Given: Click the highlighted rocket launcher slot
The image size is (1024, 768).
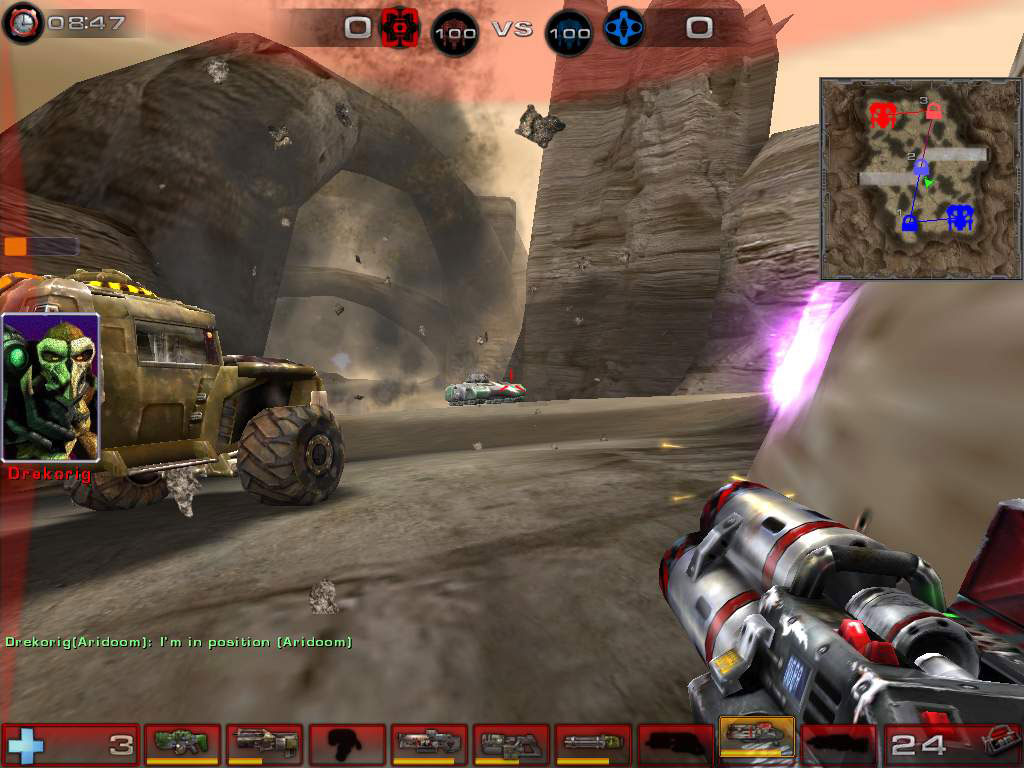Looking at the screenshot, I should (x=757, y=740).
